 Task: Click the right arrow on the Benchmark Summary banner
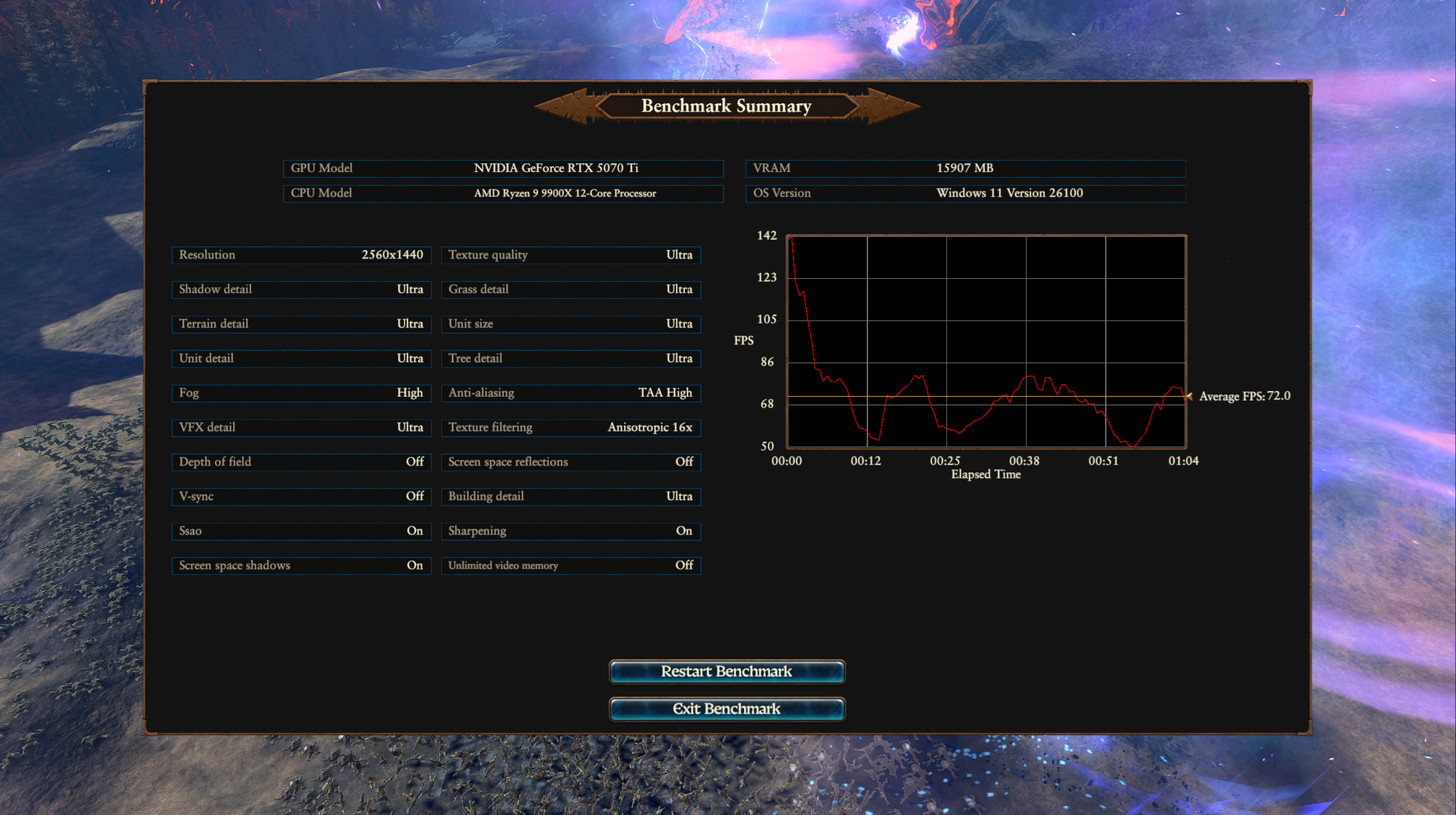pyautogui.click(x=890, y=106)
